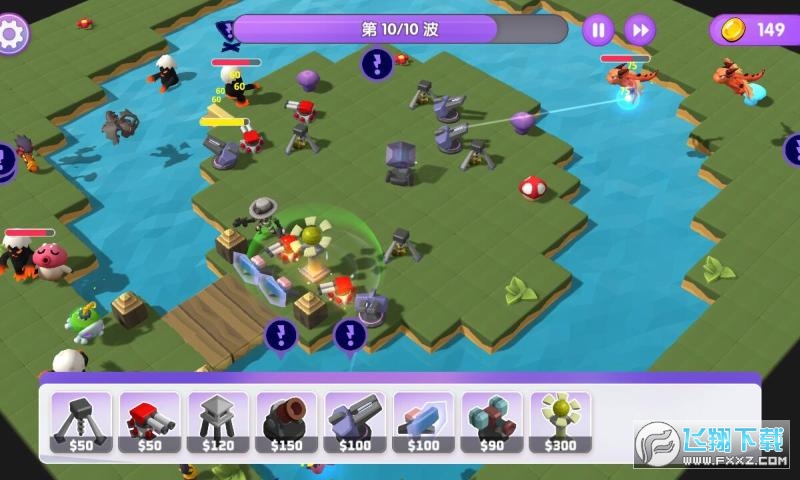The height and width of the screenshot is (480, 800).
Task: Pause the game
Action: point(598,30)
